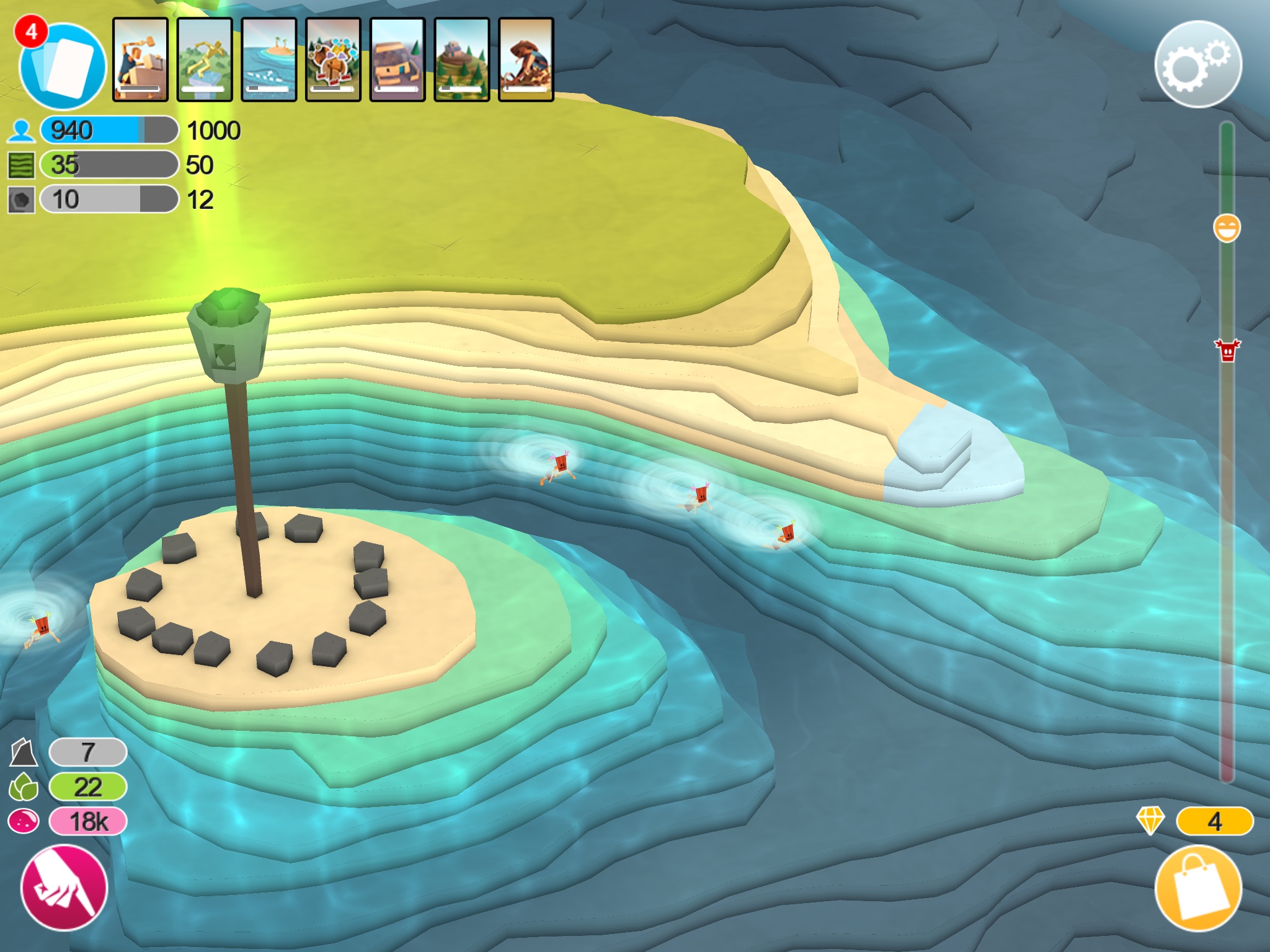Viewport: 1270px width, 952px height.
Task: Tap the grey mine ore icon
Action: pos(21,200)
